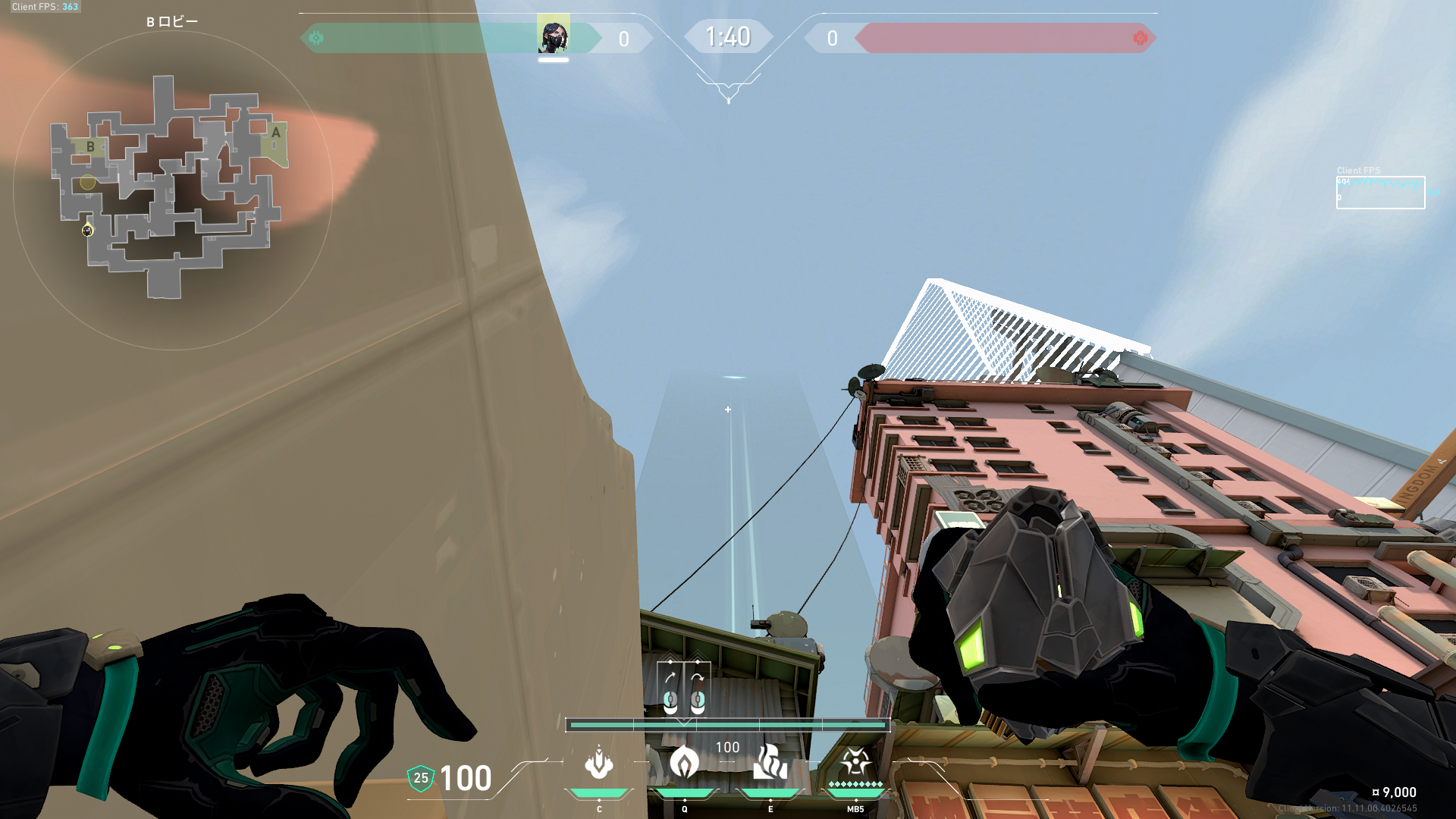
Task: Click the shield icon next to the health value
Action: [x=419, y=778]
